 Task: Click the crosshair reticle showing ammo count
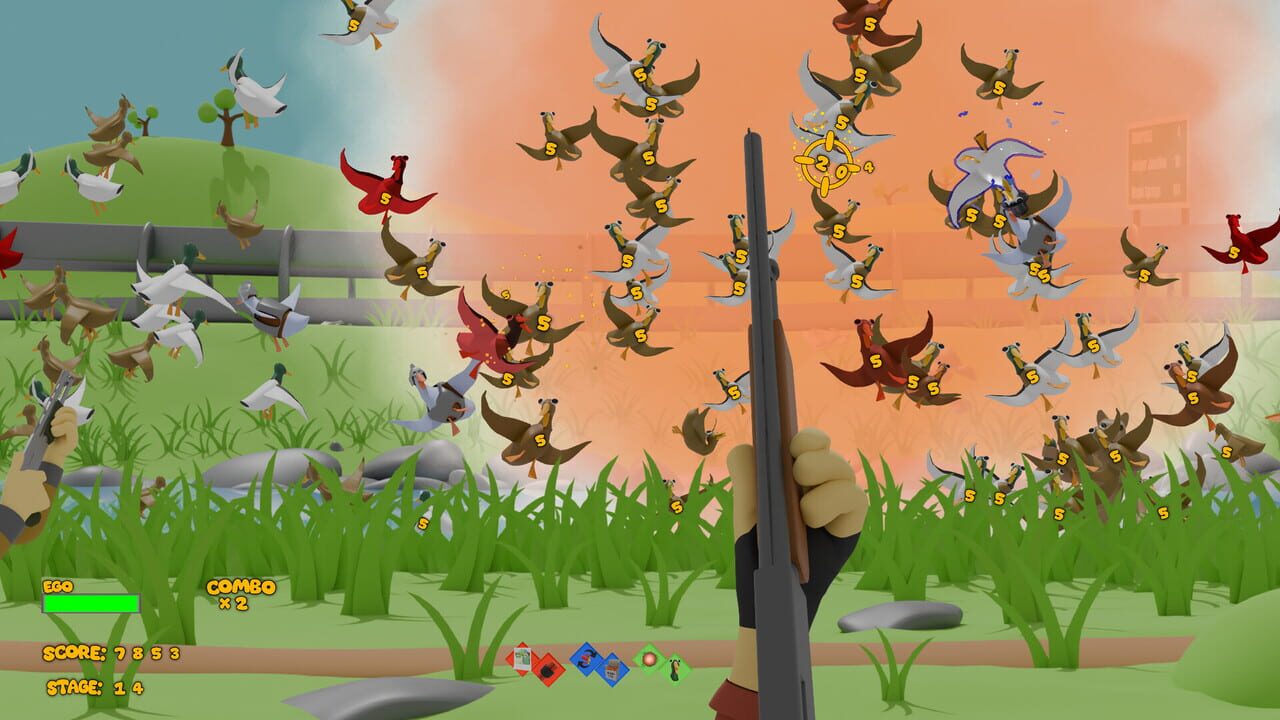click(x=828, y=167)
